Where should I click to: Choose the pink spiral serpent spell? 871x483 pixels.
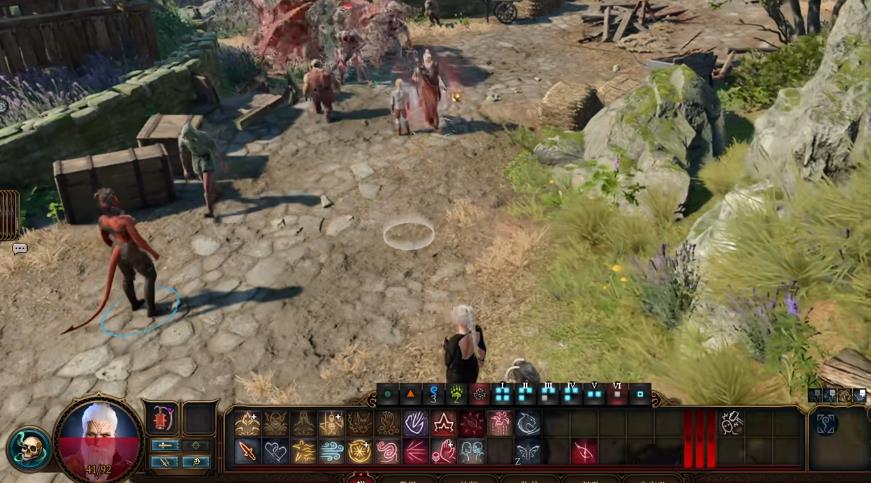coord(387,451)
